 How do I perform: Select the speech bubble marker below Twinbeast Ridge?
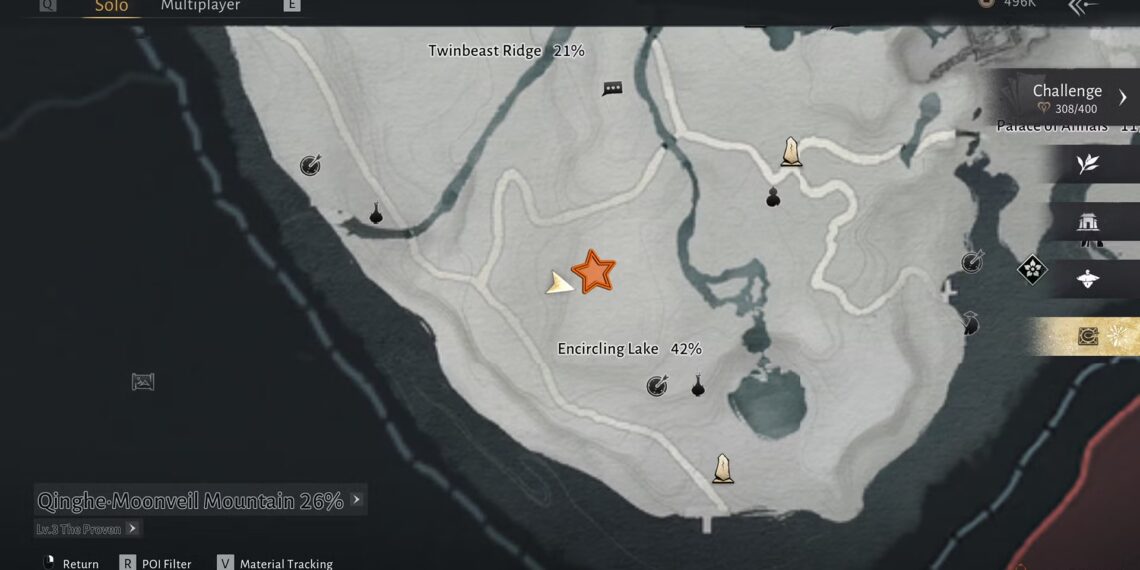coord(612,89)
